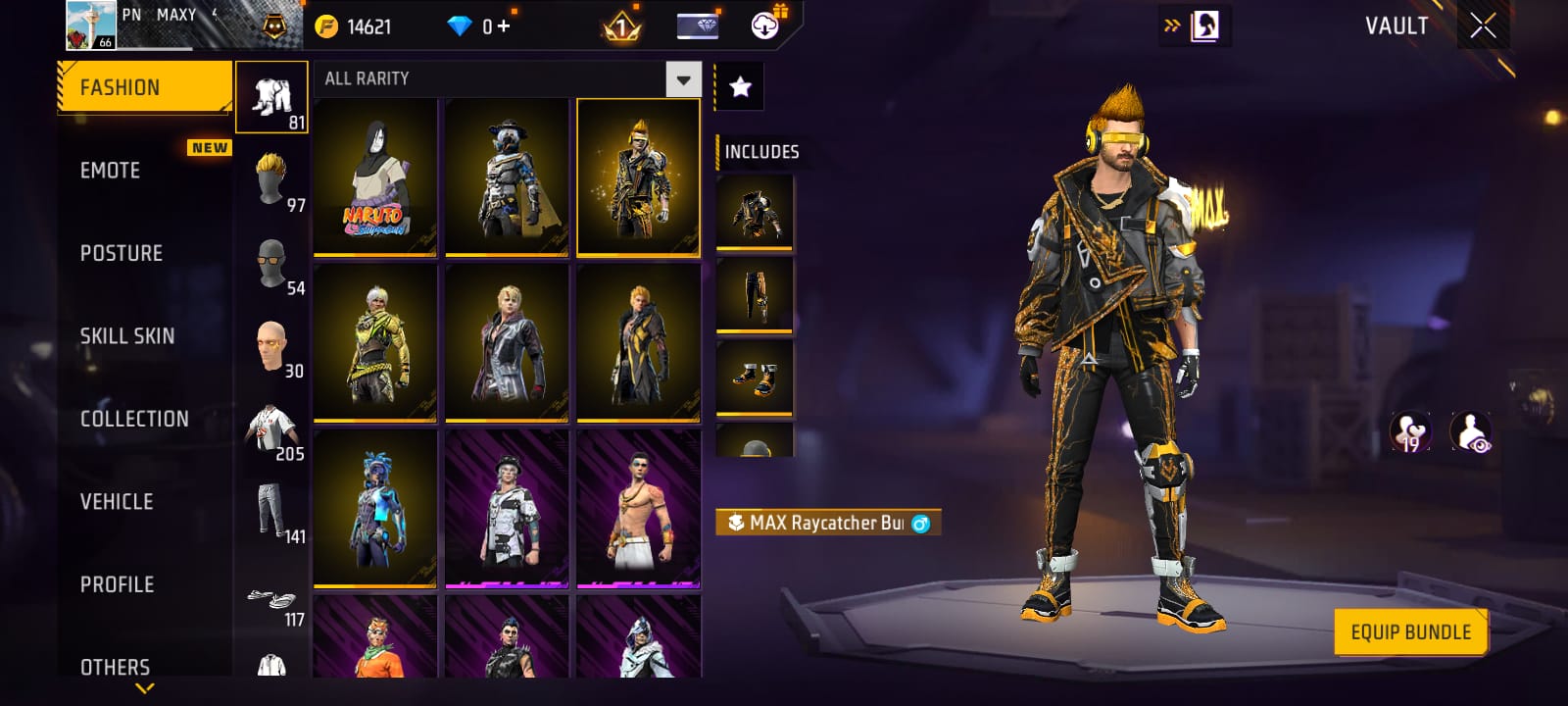Screen dimensions: 1568x706
Task: Open the bundles subcategory with 81 items
Action: click(x=272, y=97)
